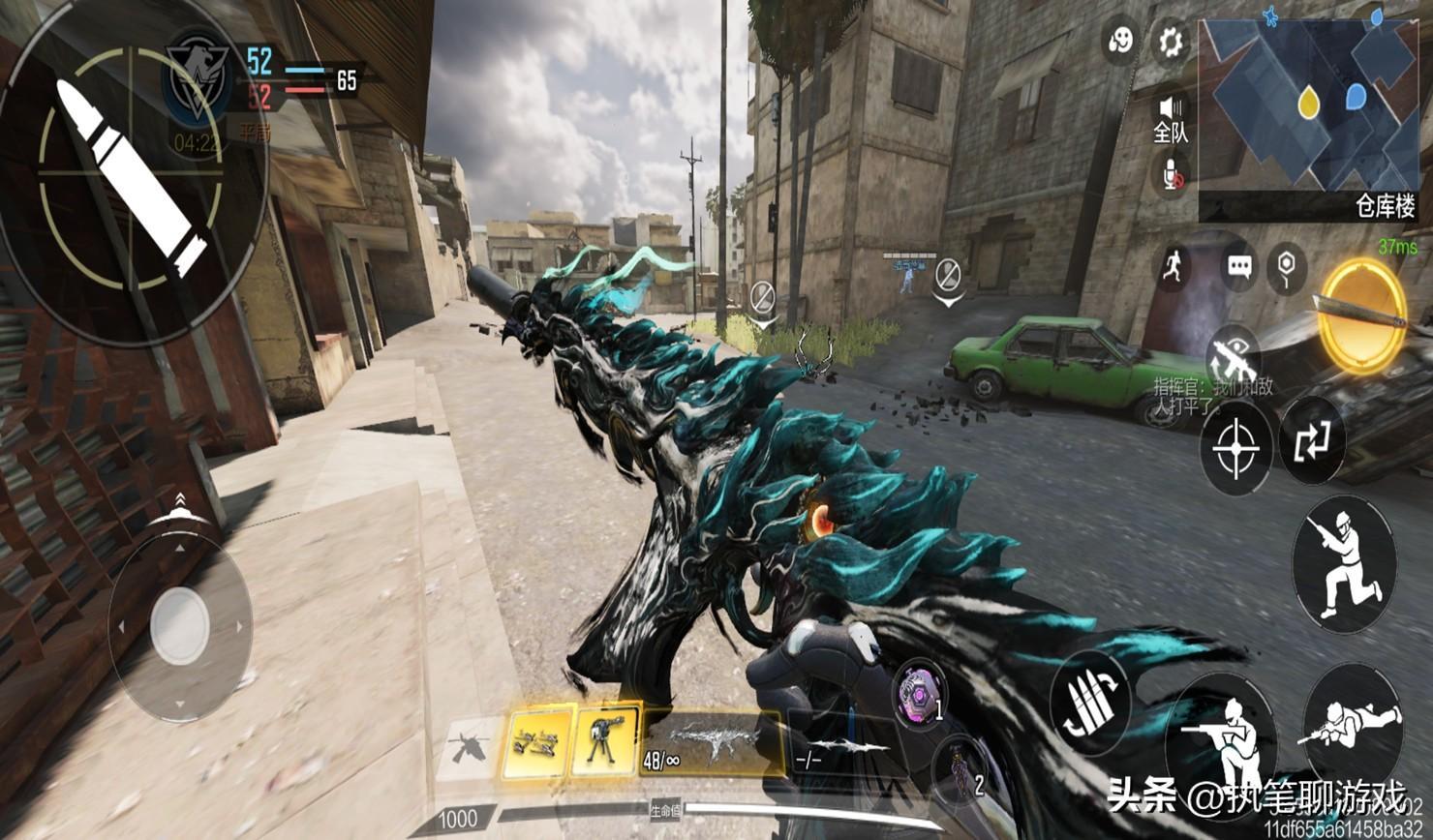This screenshot has width=1433, height=840.
Task: Unmute the microphone icon
Action: [x=1173, y=176]
